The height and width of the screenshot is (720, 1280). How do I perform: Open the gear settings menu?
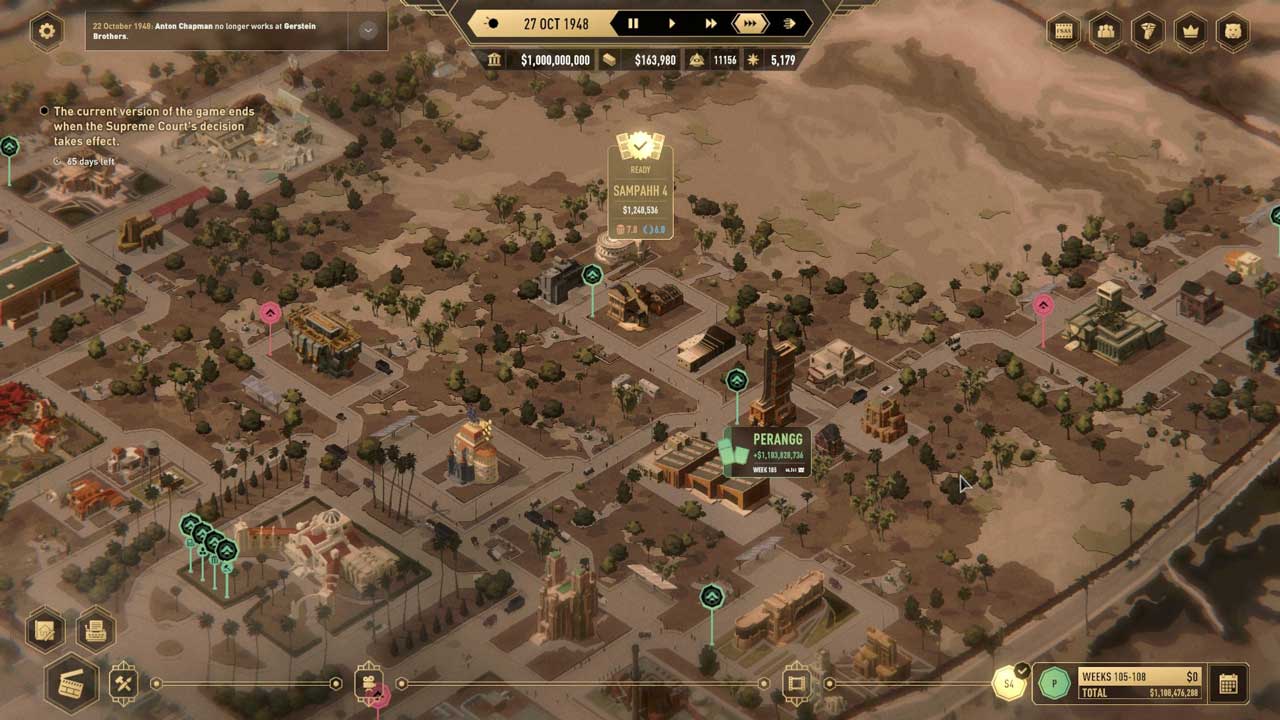(x=46, y=31)
